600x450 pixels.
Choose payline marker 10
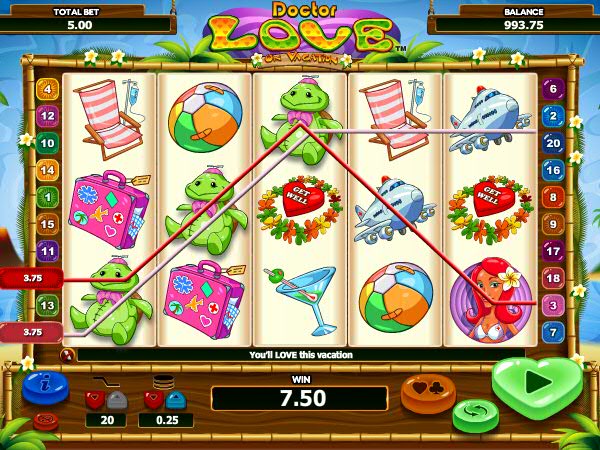(x=47, y=143)
